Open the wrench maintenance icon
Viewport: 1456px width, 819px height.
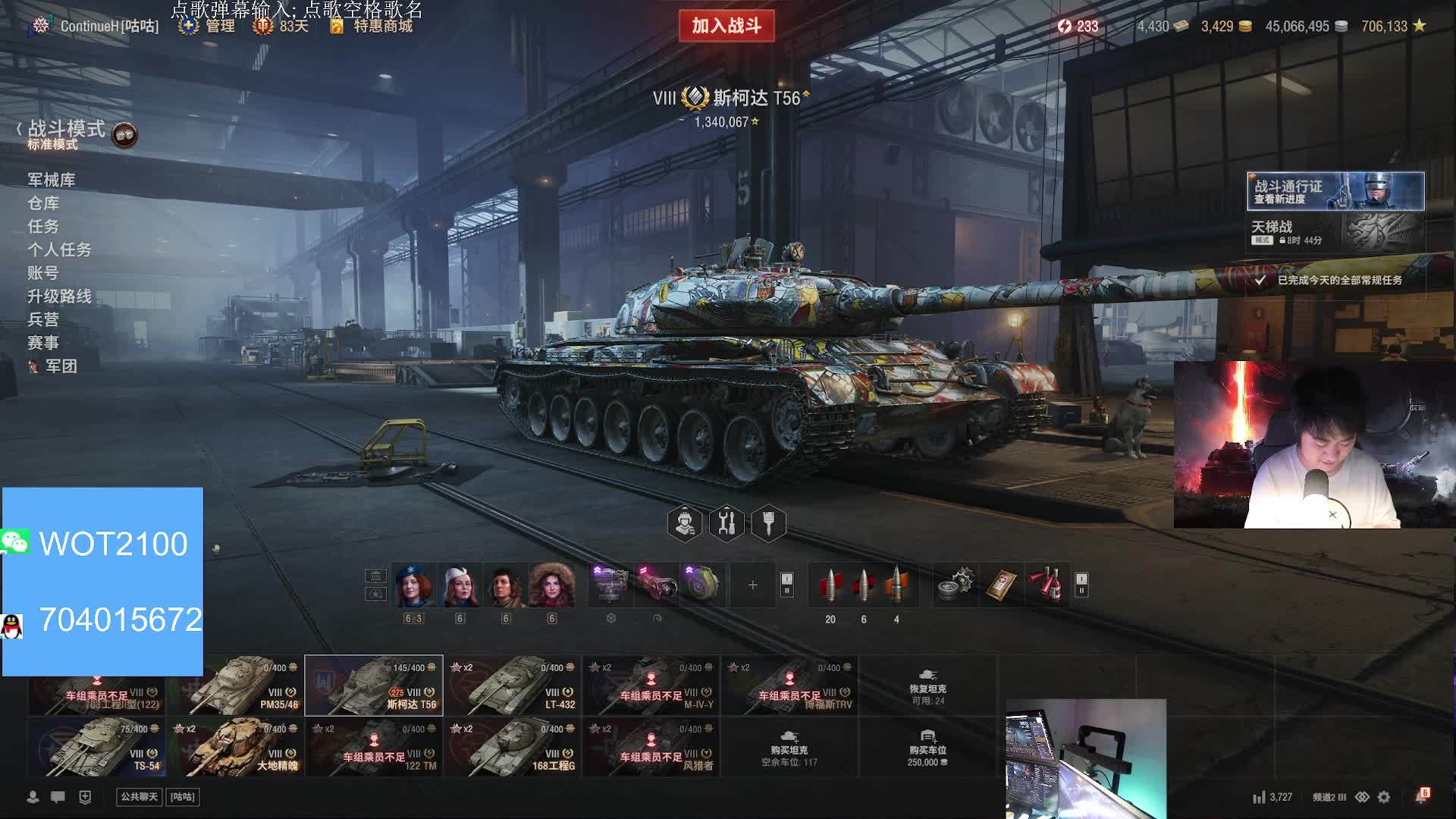click(726, 523)
